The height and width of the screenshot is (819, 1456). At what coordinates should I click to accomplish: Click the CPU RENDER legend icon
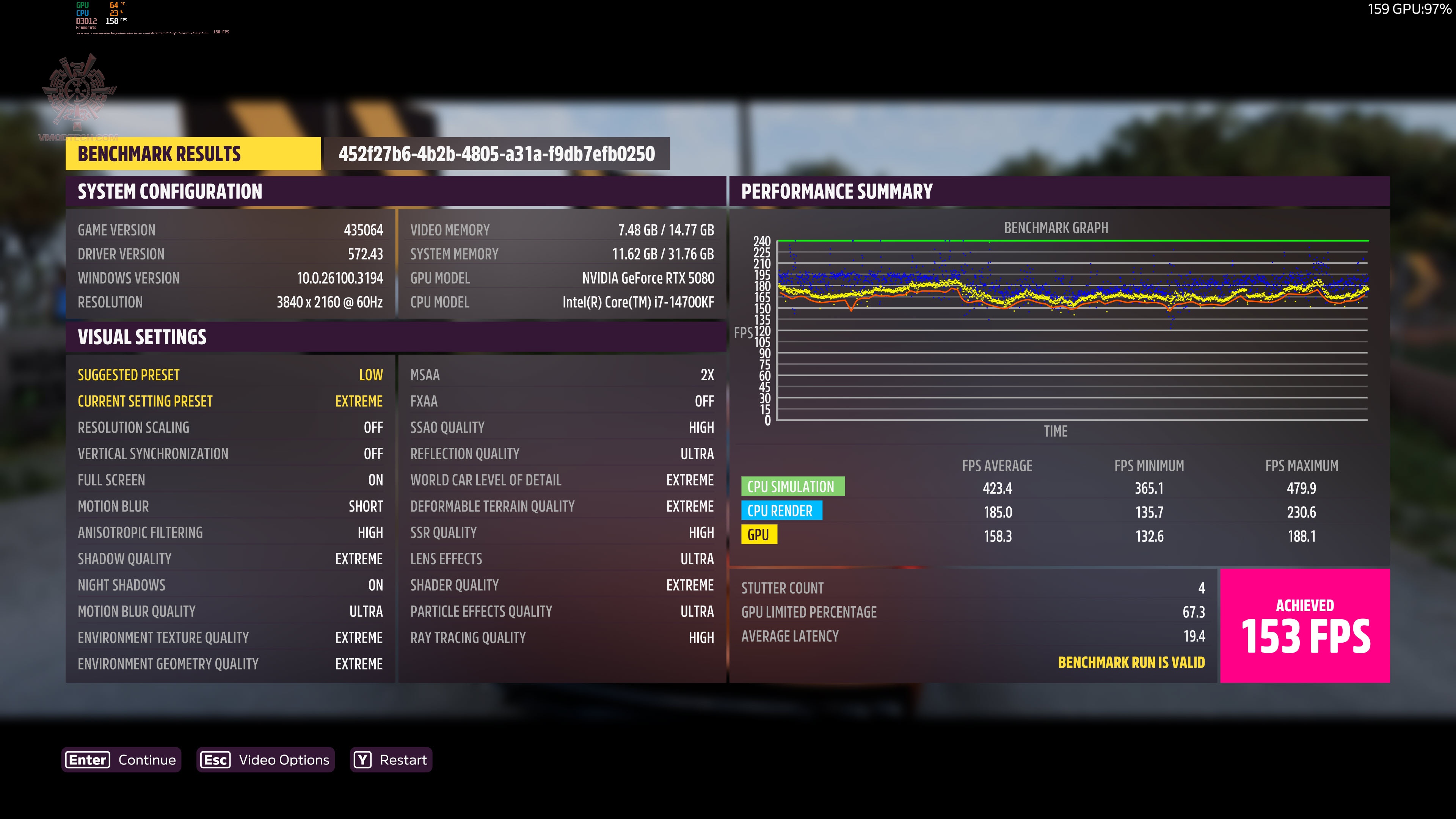tap(782, 510)
